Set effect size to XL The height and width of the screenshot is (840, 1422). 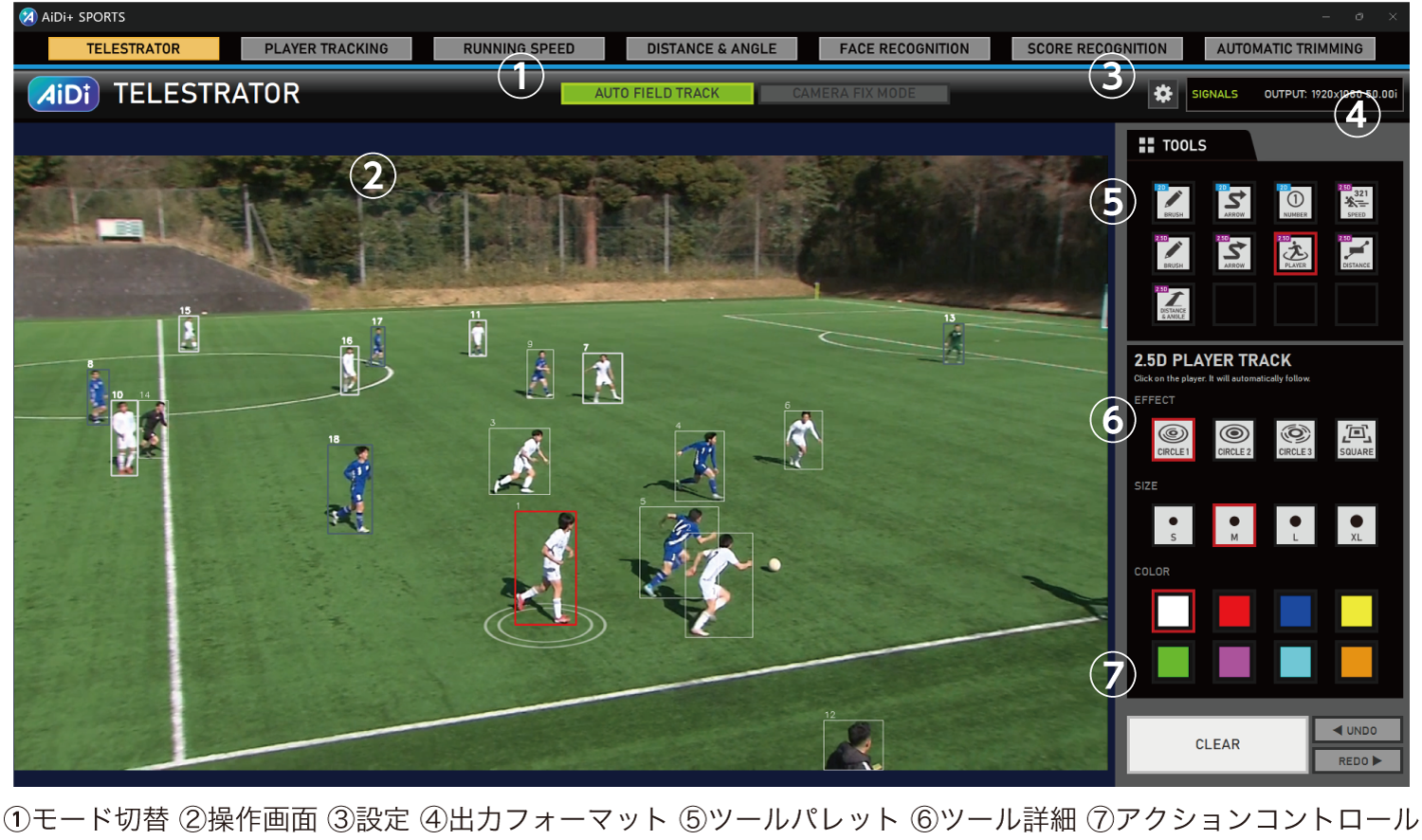pyautogui.click(x=1356, y=525)
